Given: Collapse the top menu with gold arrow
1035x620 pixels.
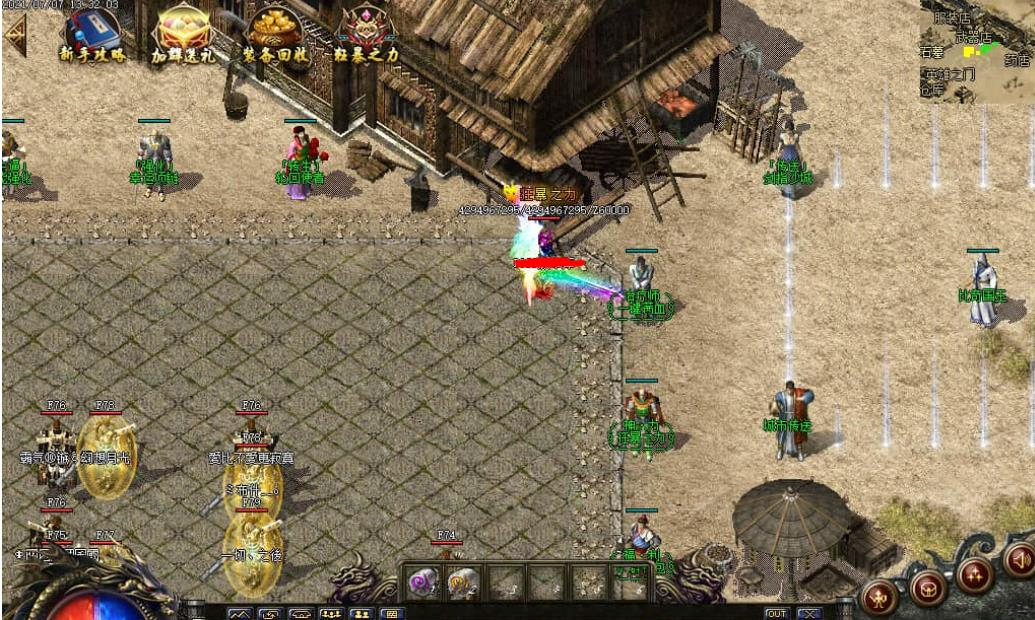Looking at the screenshot, I should pos(15,34).
